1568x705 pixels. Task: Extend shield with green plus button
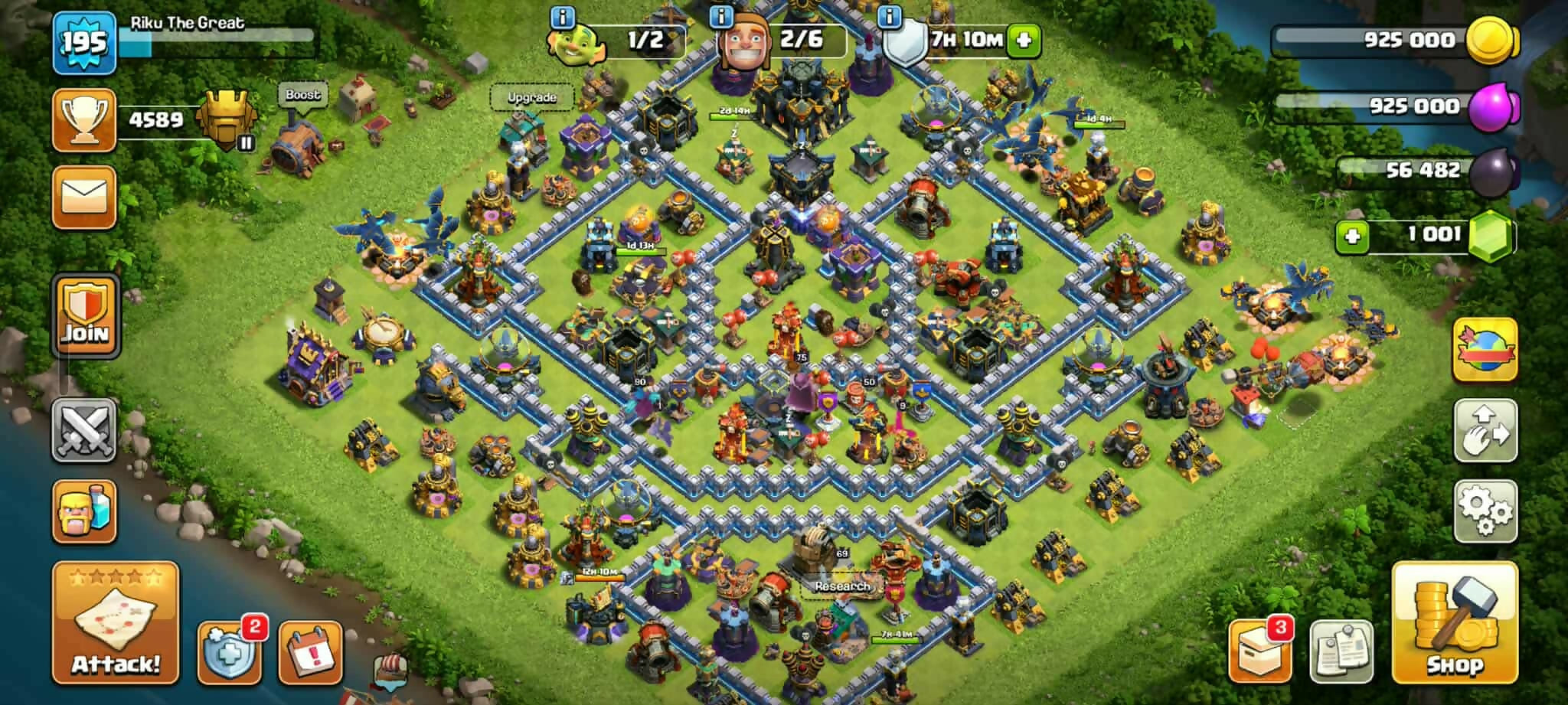(x=1024, y=40)
